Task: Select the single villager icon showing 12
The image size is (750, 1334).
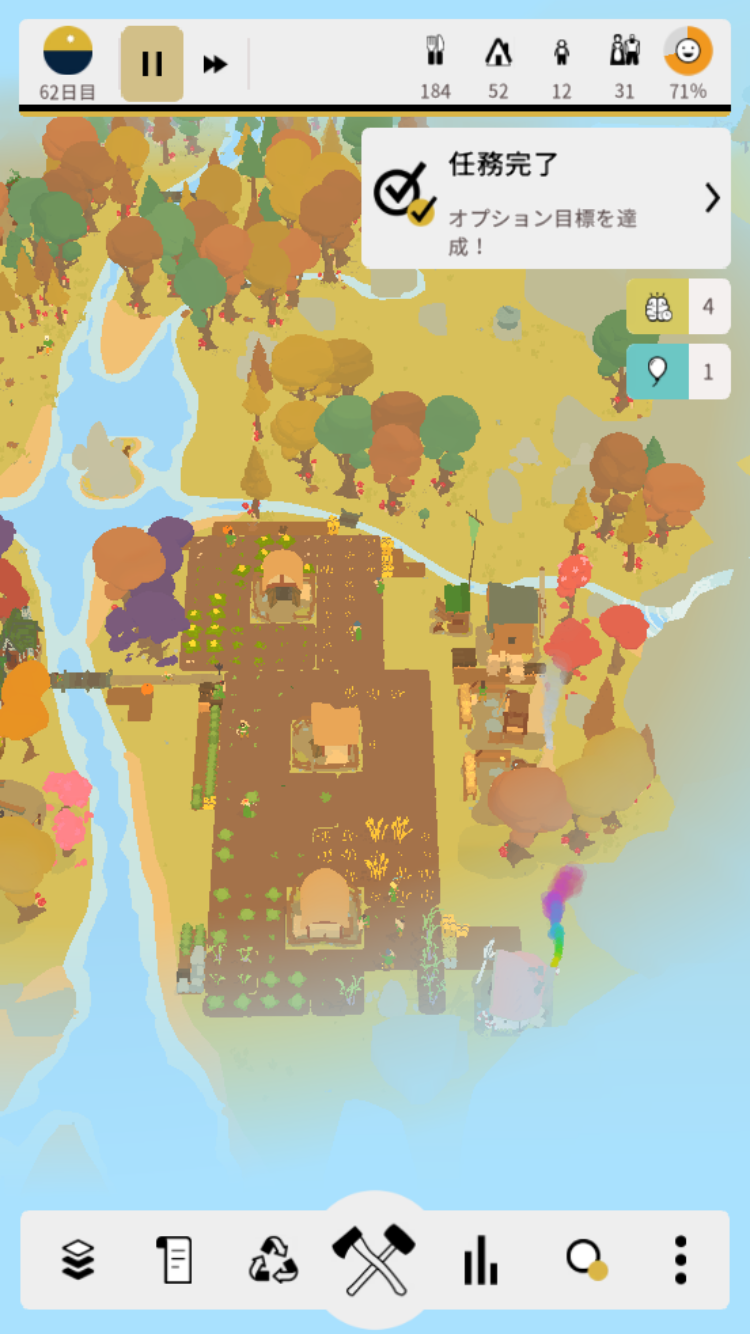Action: pyautogui.click(x=562, y=52)
